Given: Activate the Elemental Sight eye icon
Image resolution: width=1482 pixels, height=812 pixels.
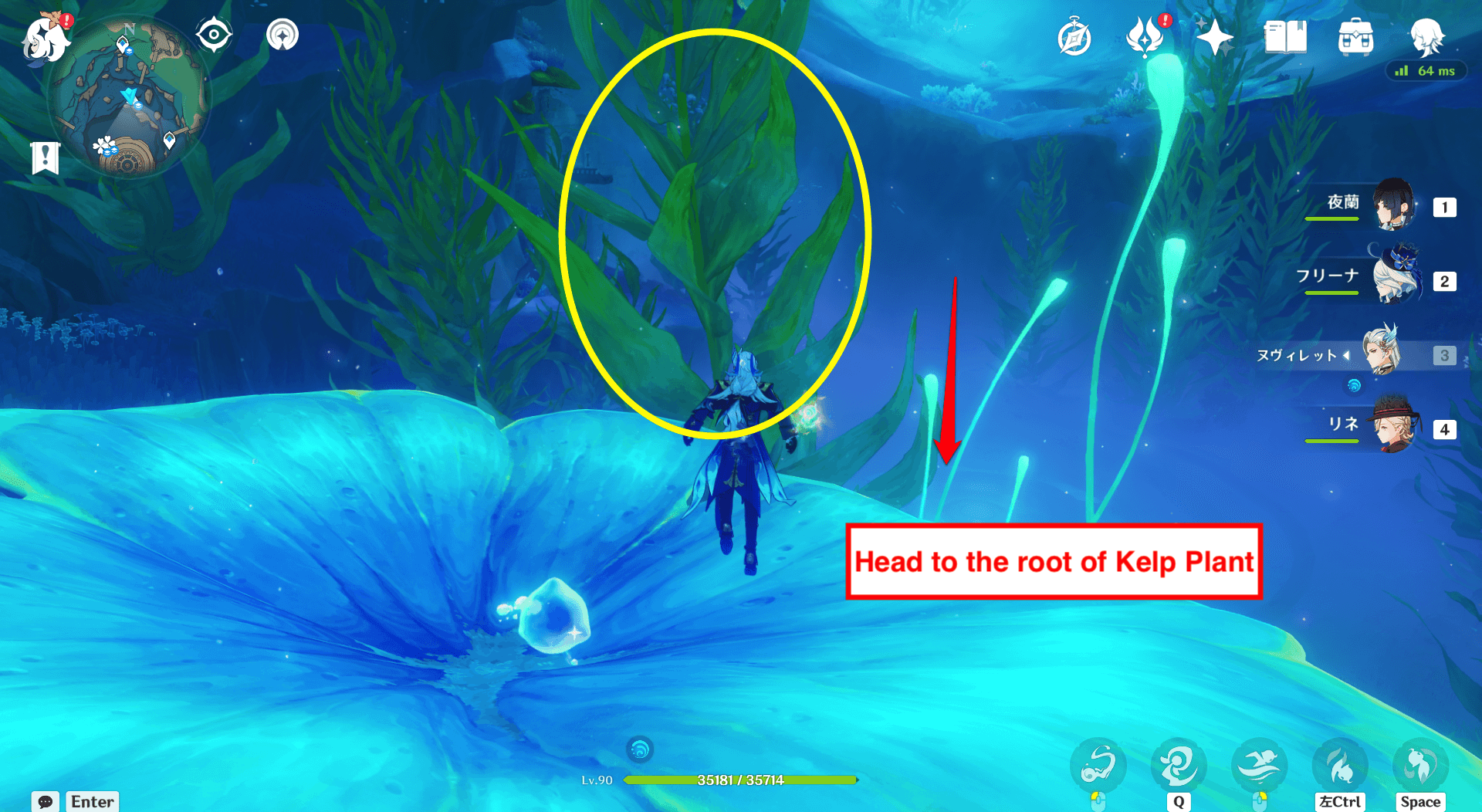Looking at the screenshot, I should (x=214, y=33).
